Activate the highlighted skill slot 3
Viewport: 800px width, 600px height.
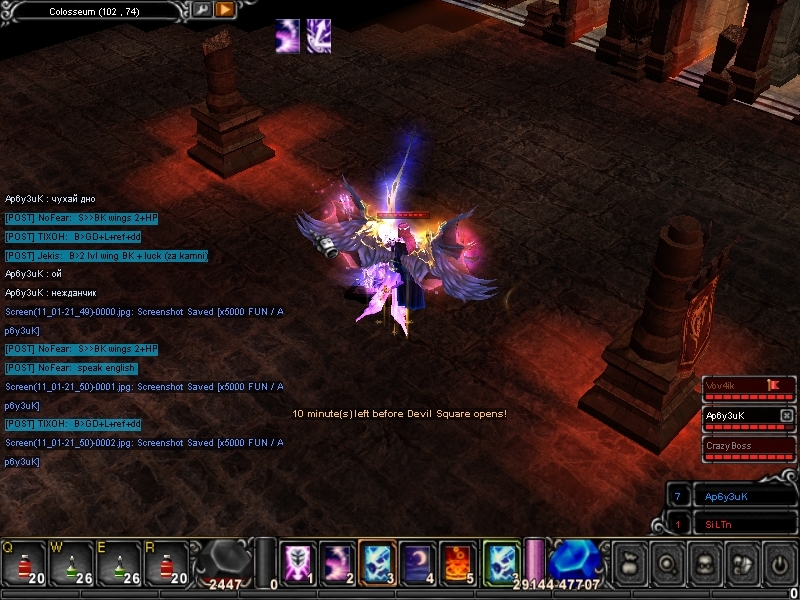pos(378,563)
